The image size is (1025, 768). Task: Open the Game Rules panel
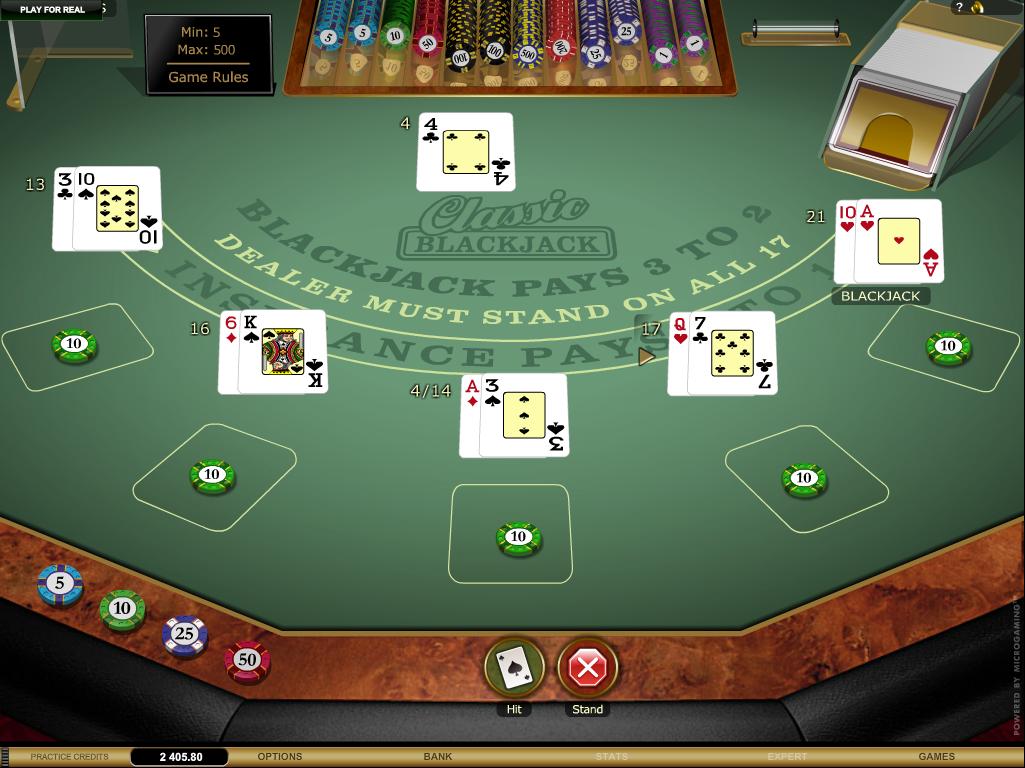pos(208,77)
